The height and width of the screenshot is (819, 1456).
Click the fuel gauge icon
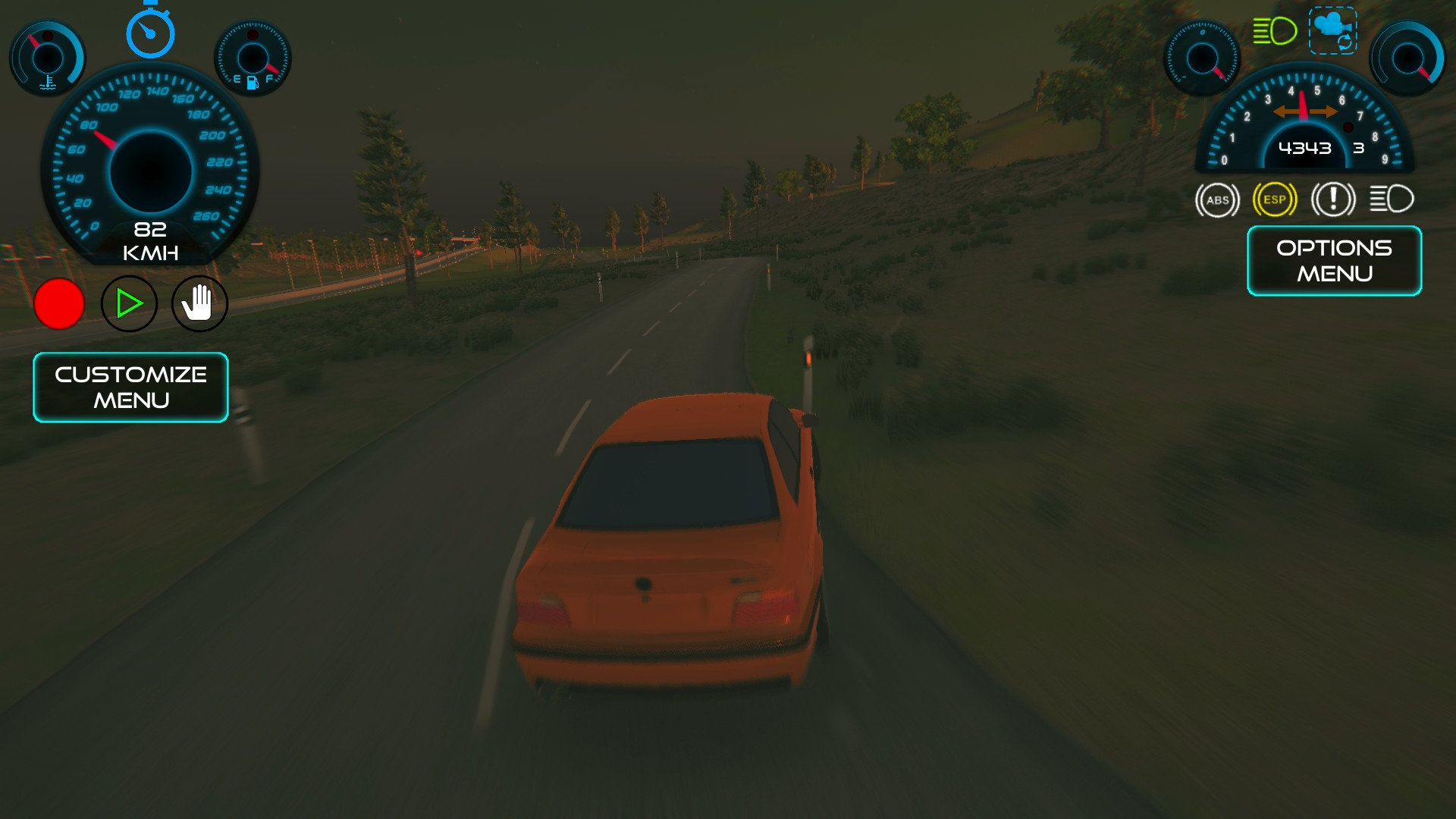(254, 57)
